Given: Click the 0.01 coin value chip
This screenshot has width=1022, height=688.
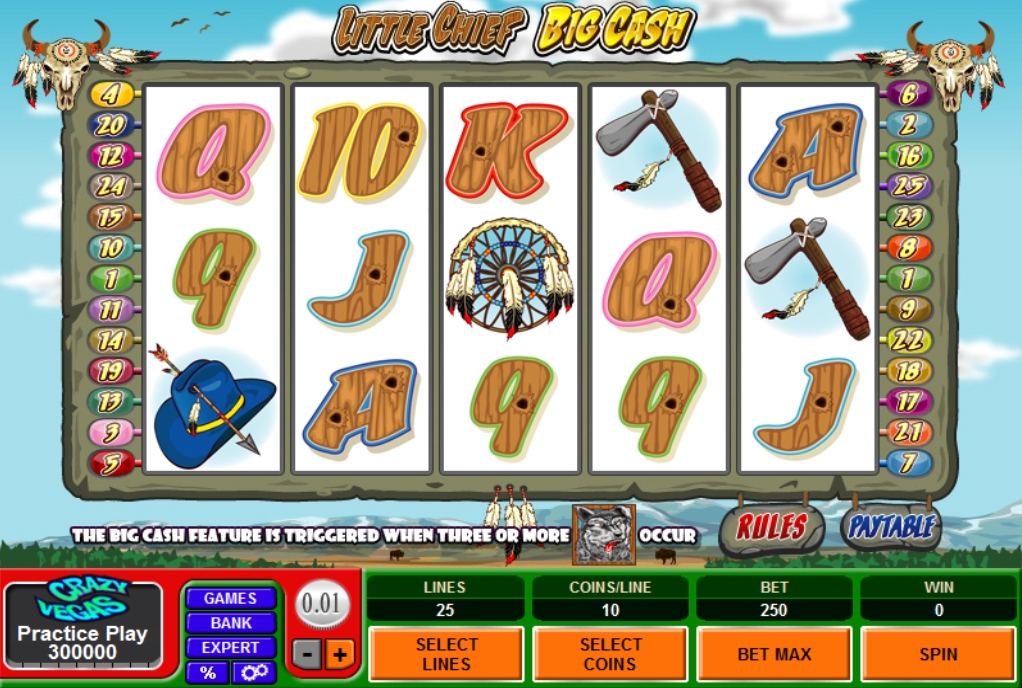Looking at the screenshot, I should pos(321,606).
